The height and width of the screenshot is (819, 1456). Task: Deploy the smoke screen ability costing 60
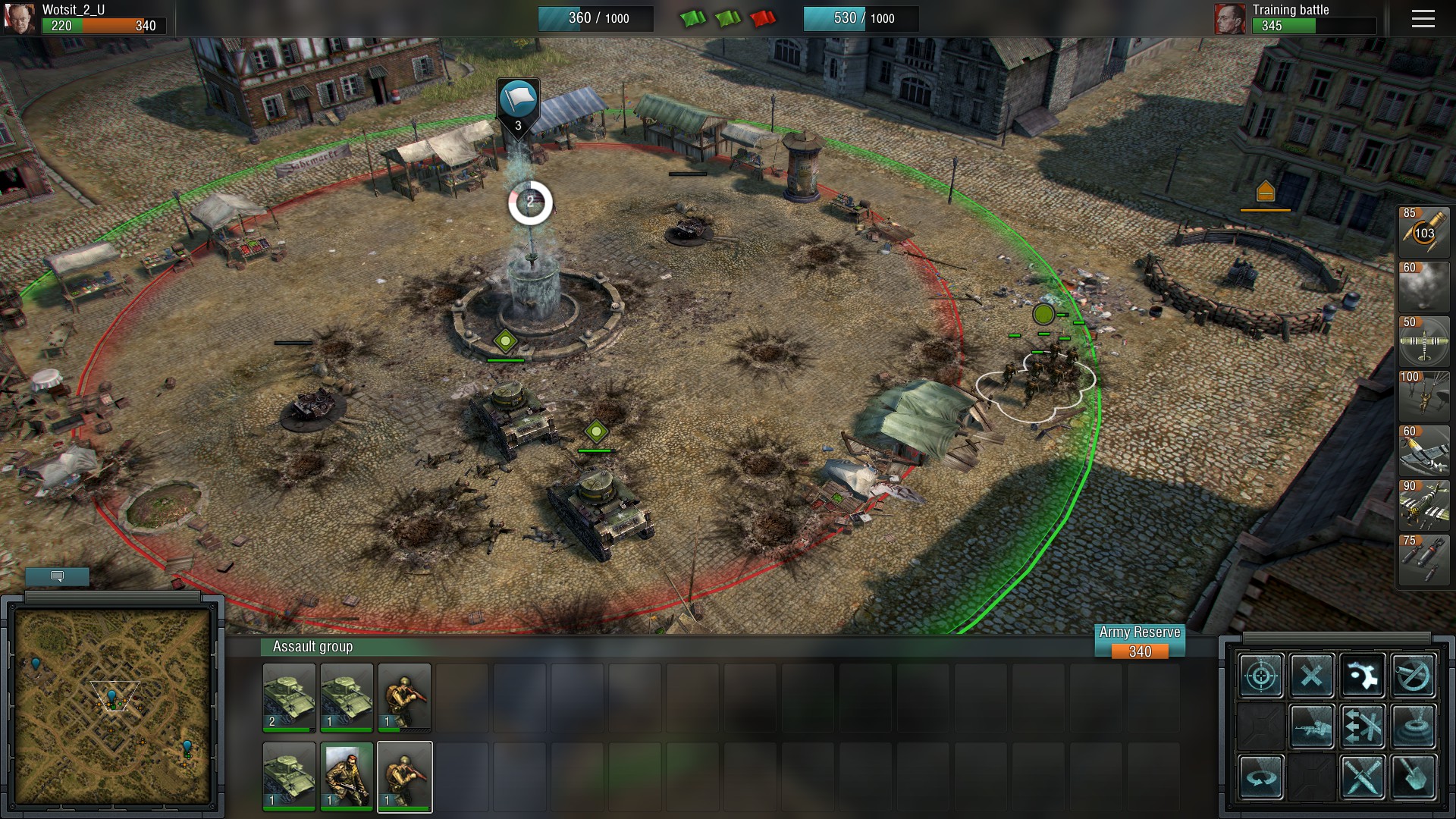[x=1423, y=286]
